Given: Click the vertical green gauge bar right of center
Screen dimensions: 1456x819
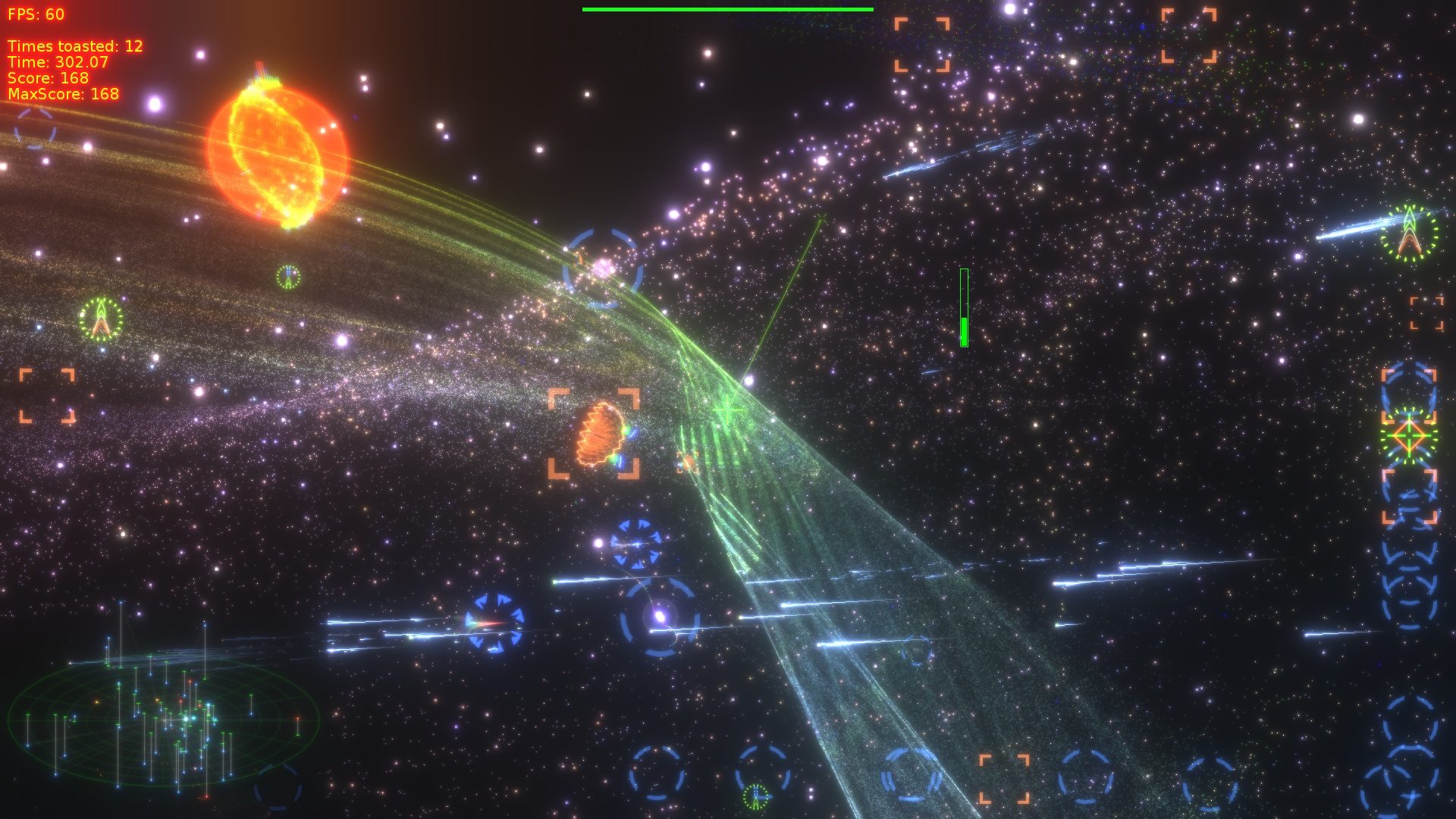Looking at the screenshot, I should [x=963, y=307].
